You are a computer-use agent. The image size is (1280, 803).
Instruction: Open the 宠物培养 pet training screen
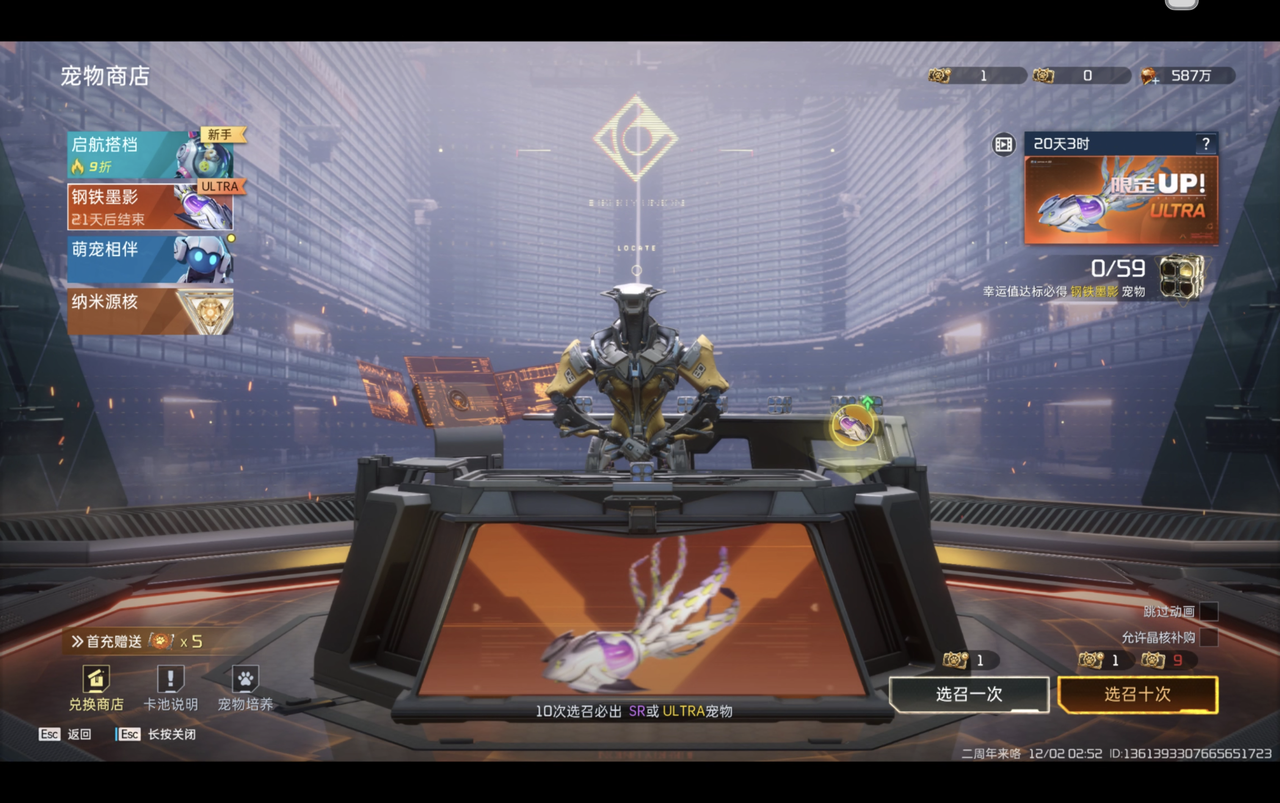(245, 688)
